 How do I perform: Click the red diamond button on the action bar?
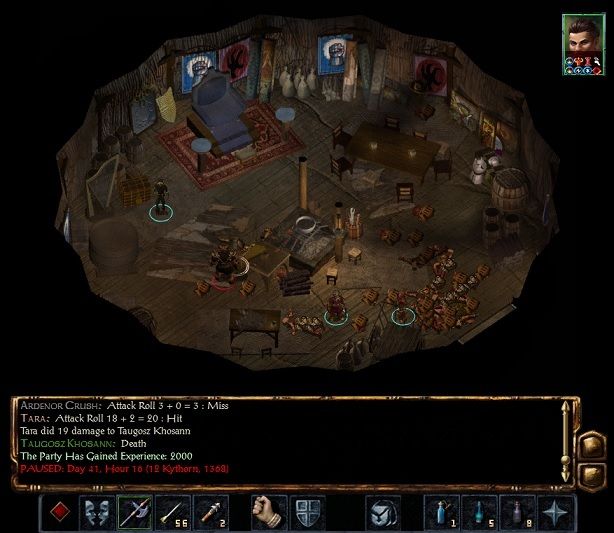pos(61,512)
